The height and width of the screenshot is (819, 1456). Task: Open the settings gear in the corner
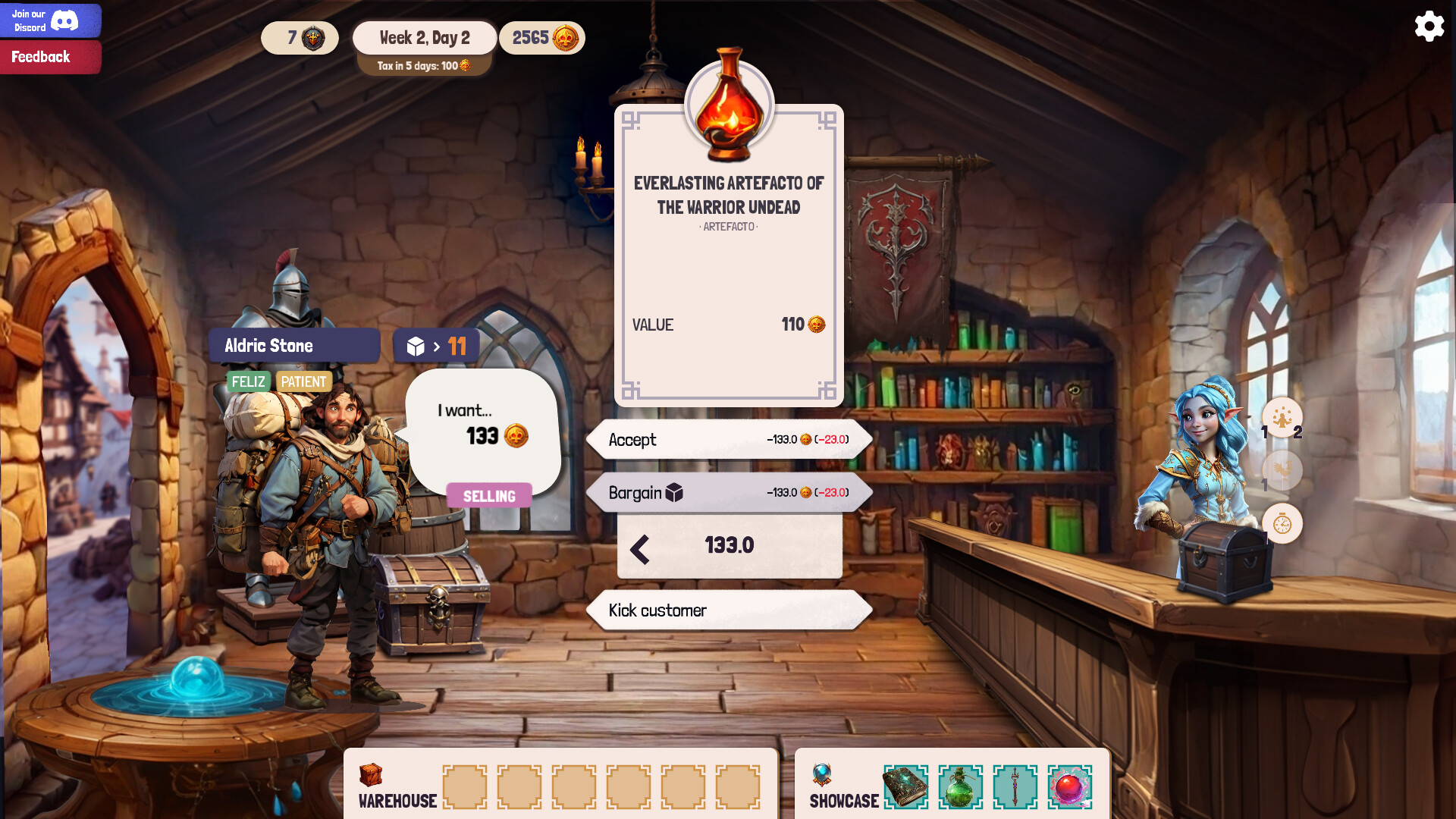[1429, 26]
